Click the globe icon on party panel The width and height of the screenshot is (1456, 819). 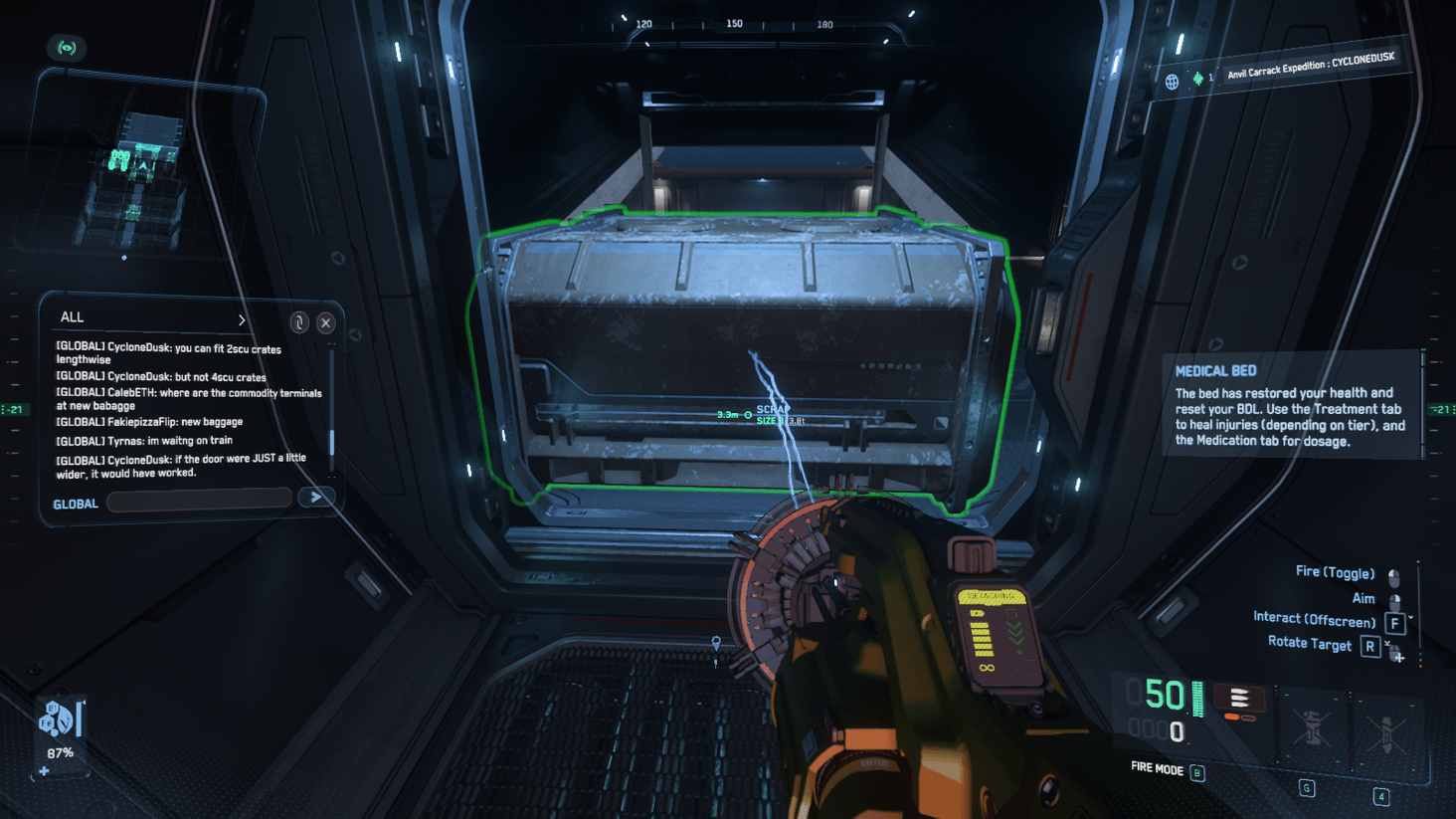(x=1173, y=80)
